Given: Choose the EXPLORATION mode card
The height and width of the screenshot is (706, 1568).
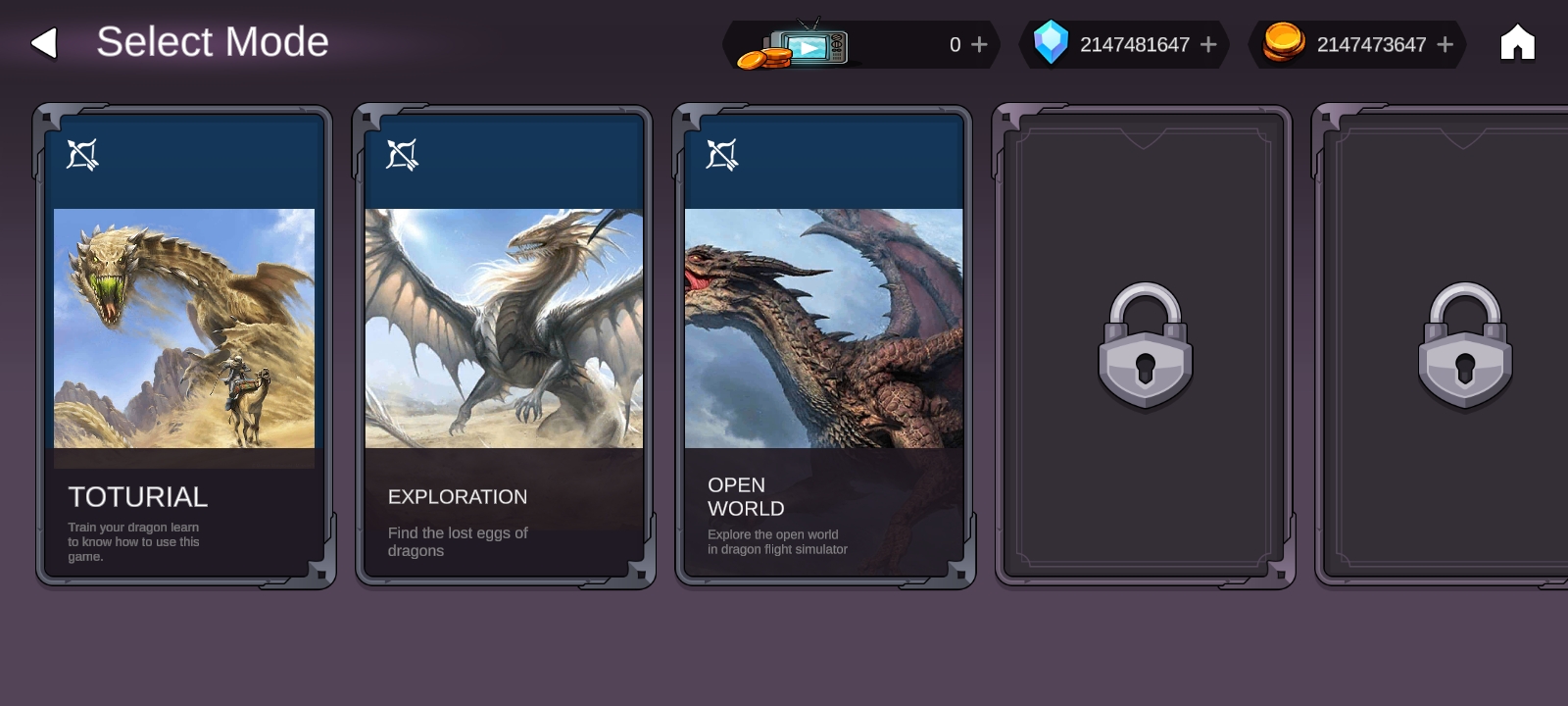Looking at the screenshot, I should (x=504, y=345).
